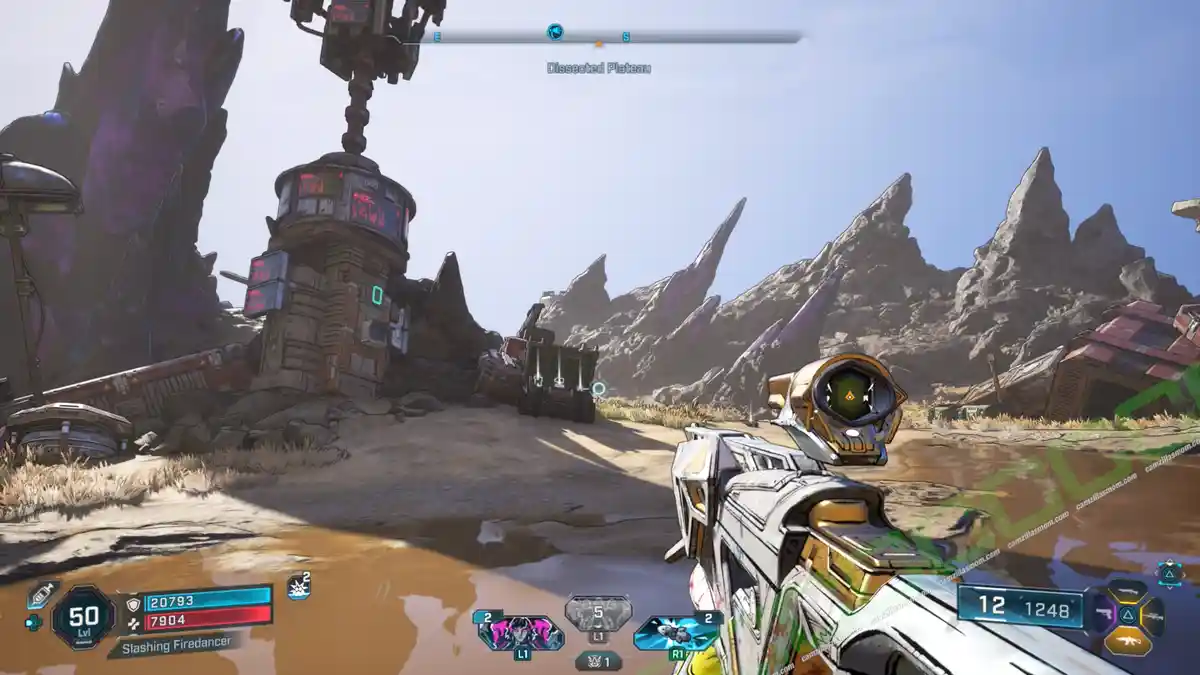This screenshot has width=1200, height=675.
Task: Use the repkit syringe icon
Action: coord(41,594)
